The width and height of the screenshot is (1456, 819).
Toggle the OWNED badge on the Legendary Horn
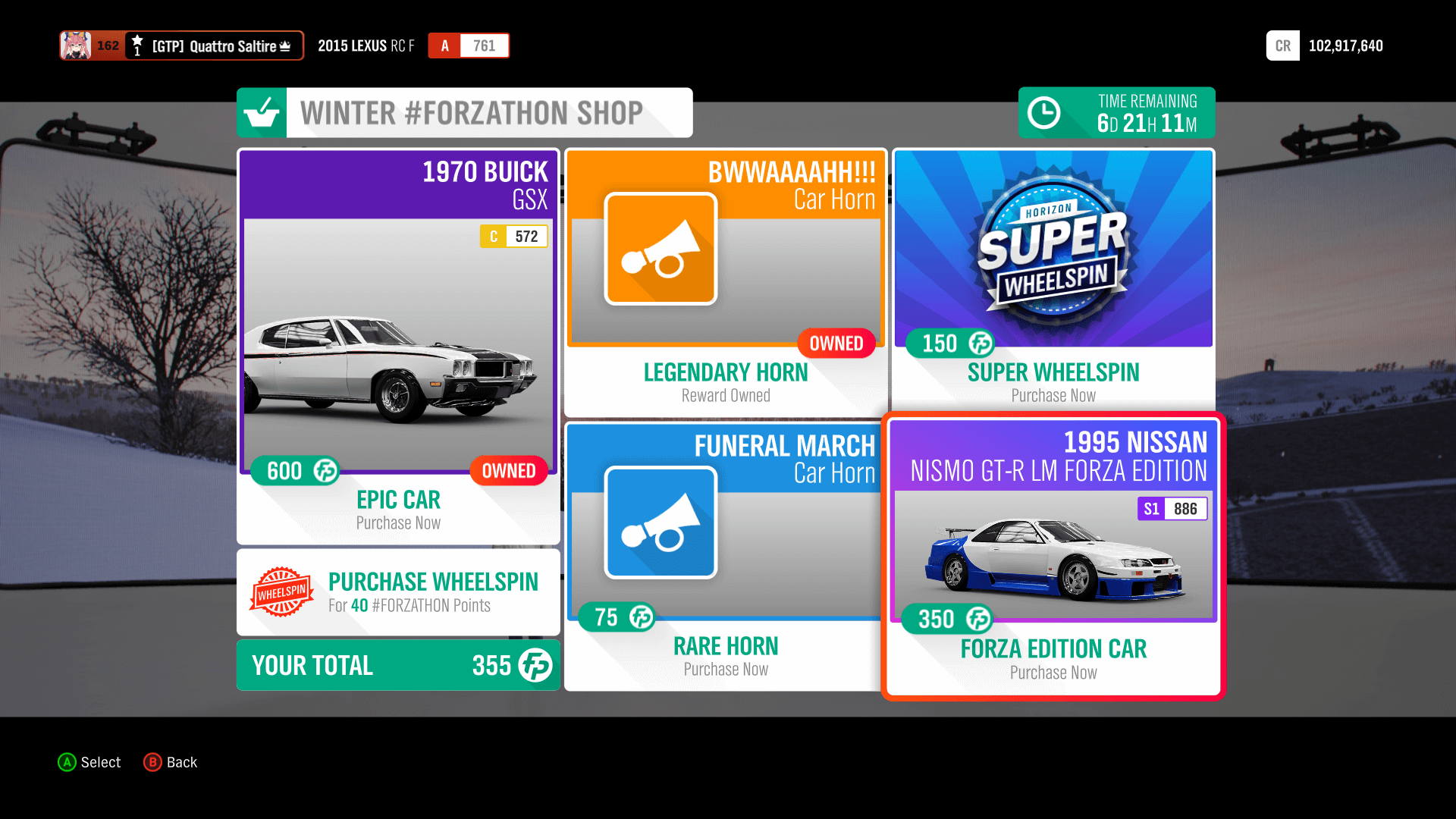[836, 344]
